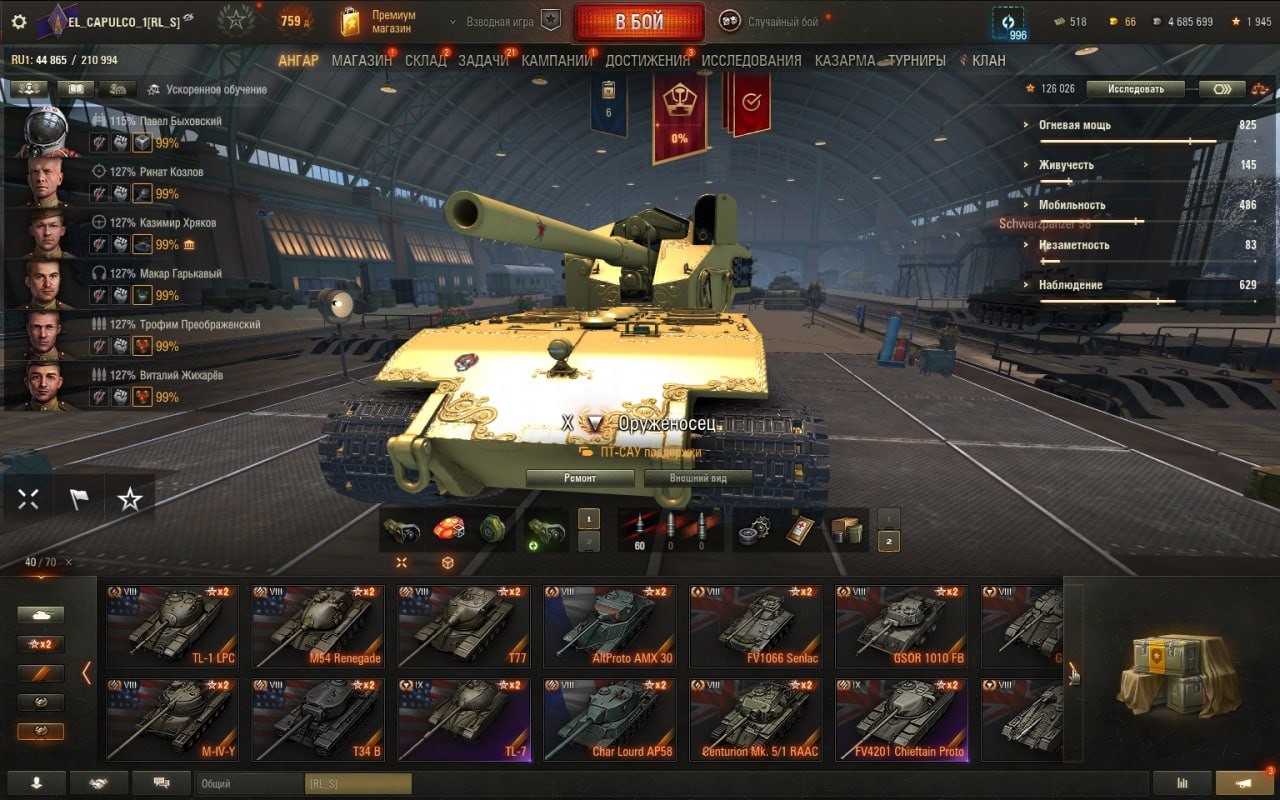Screen dimensions: 1280x800
Task: Repair the vehicle with Ремонт button
Action: pyautogui.click(x=580, y=478)
